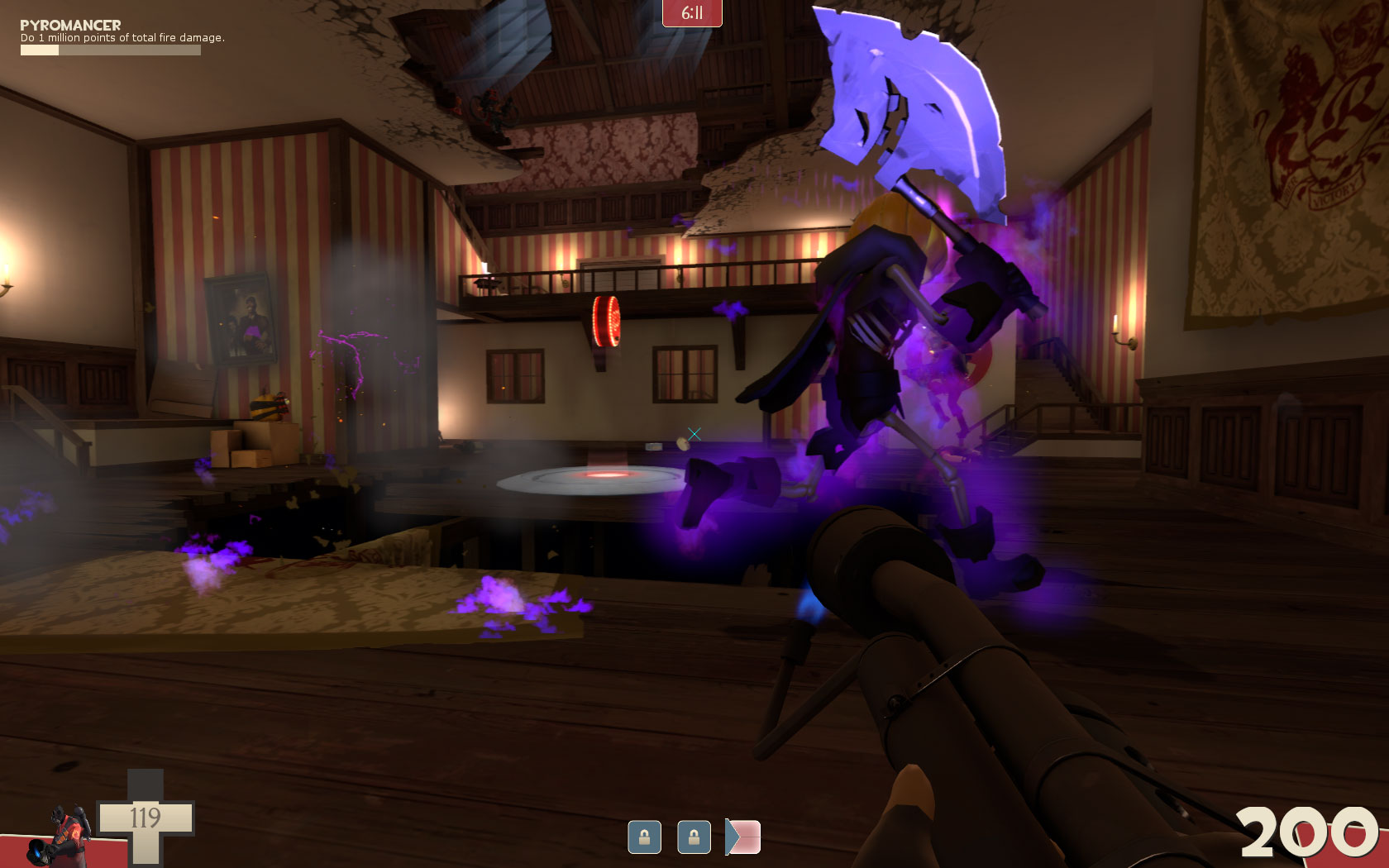Click the red unlocked control point icon
Viewport: 1389px width, 868px height.
coord(743,837)
